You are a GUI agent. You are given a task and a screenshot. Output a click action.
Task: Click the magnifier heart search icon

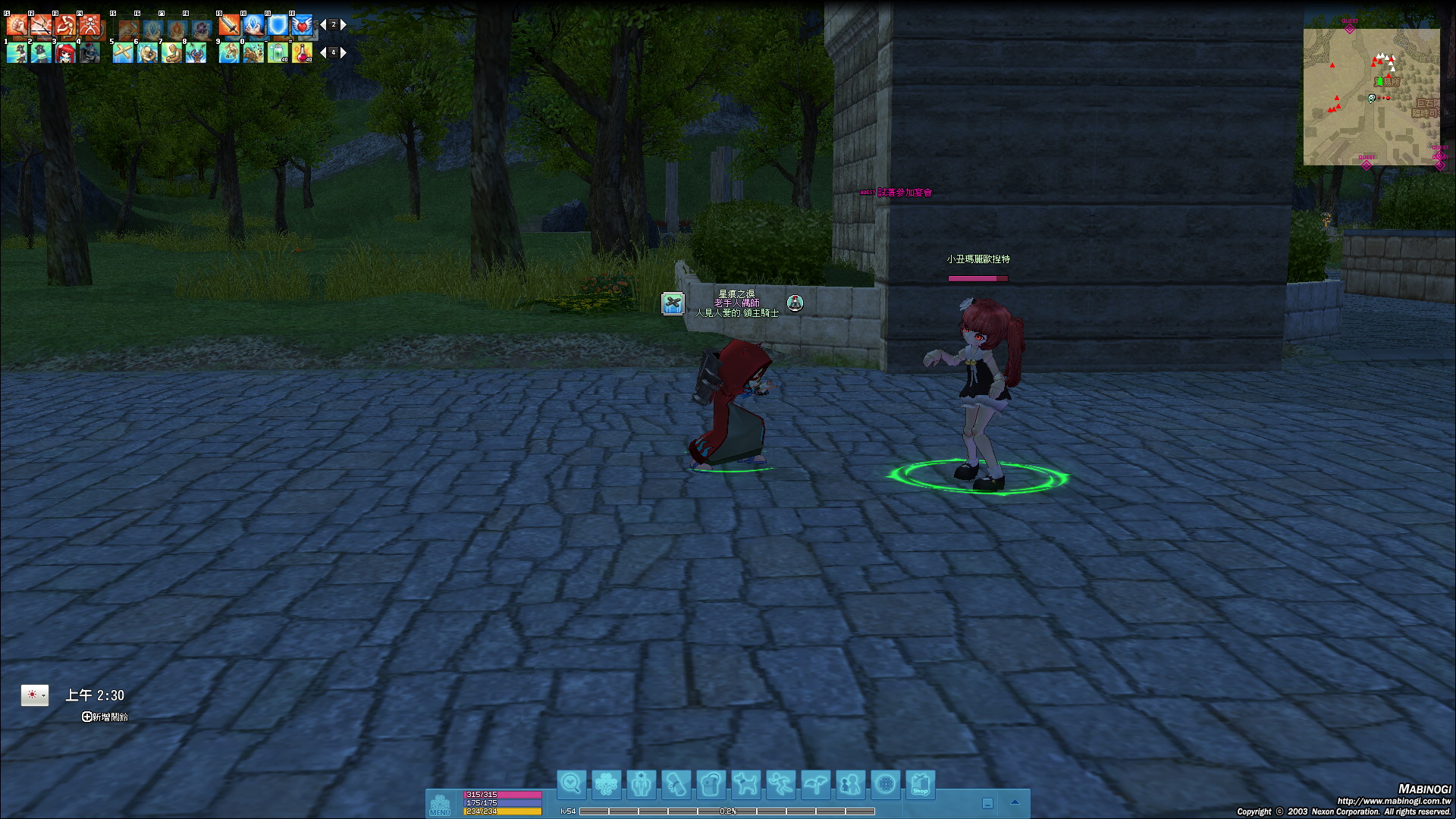[571, 784]
